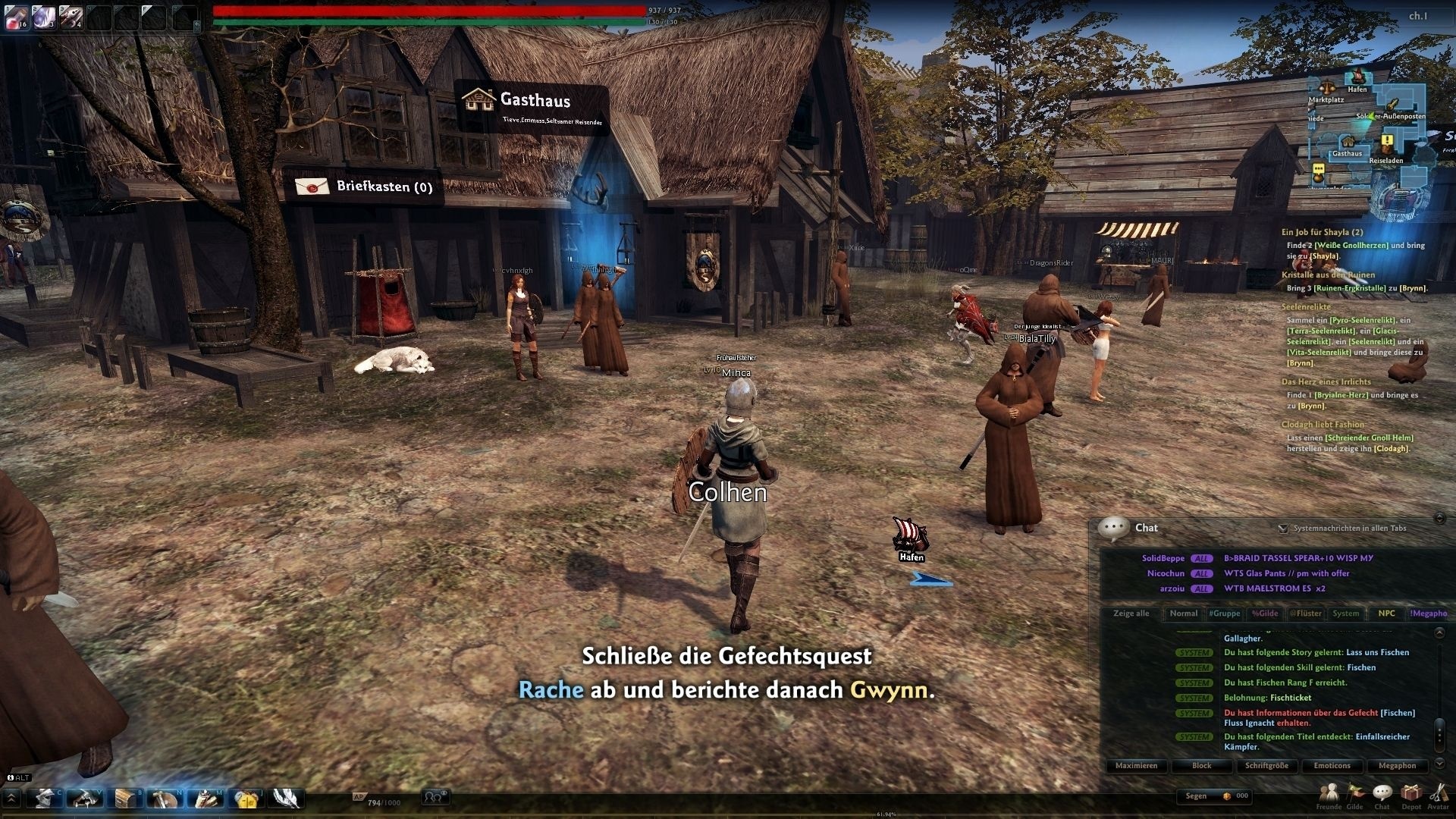Open the quest journal icon (J)
The width and height of the screenshot is (1456, 819).
246,799
